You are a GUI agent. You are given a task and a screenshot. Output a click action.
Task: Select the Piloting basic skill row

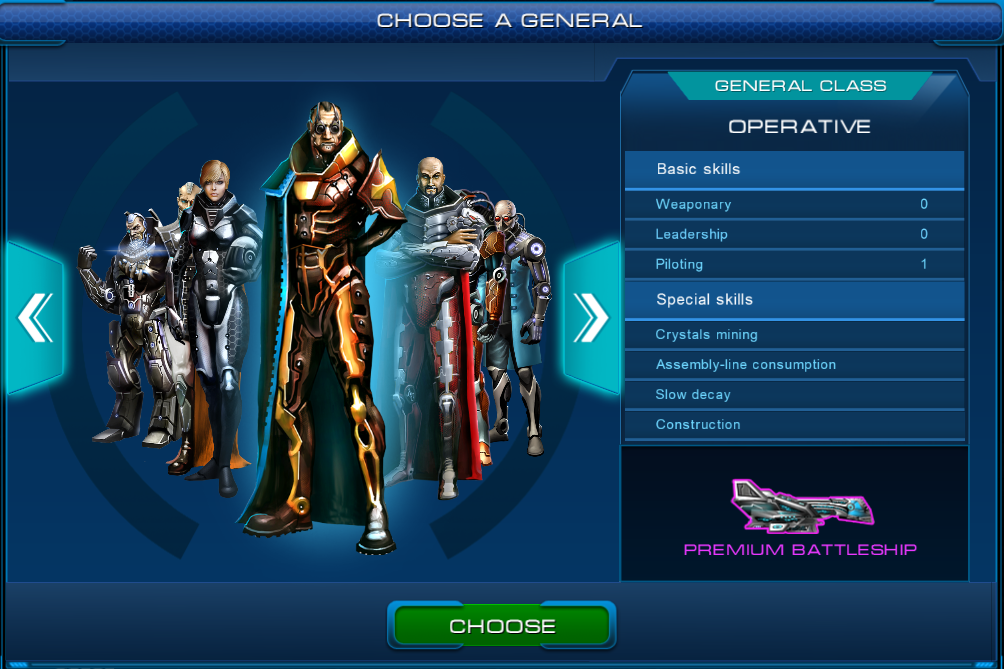(794, 264)
